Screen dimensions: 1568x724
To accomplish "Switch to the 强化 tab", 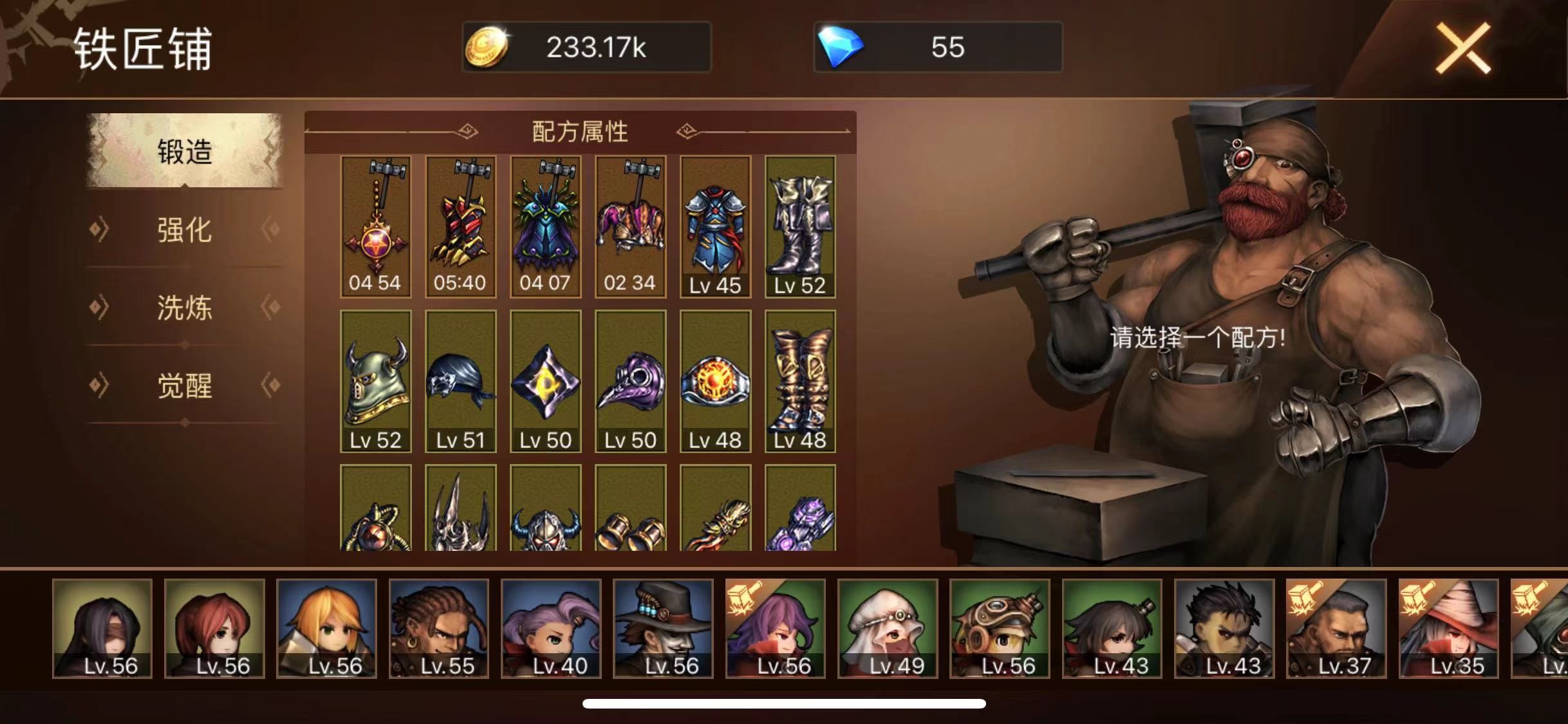I will click(185, 230).
